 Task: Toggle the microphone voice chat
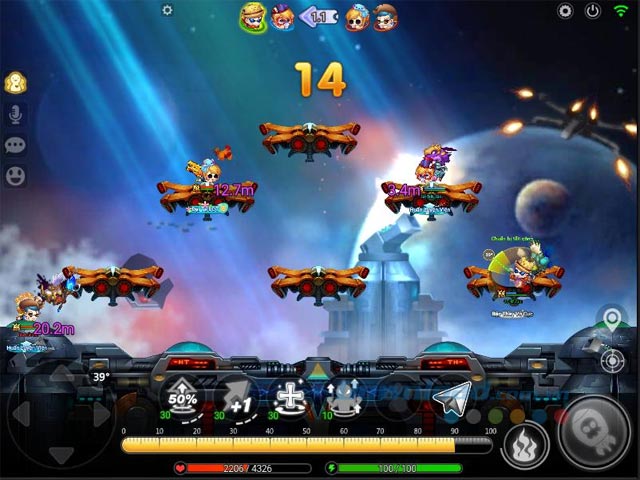click(16, 113)
